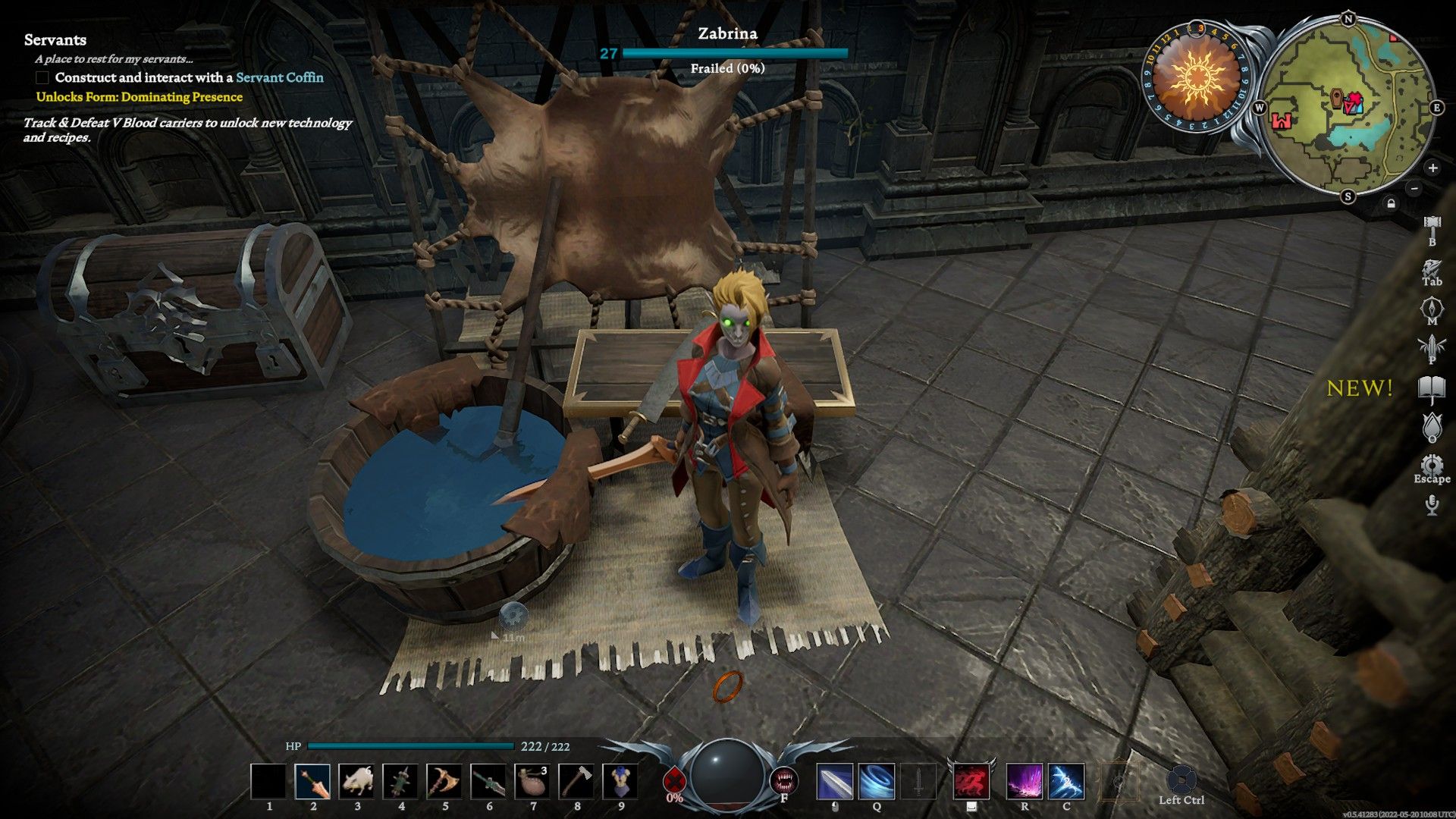The image size is (1456, 819).
Task: Toggle the minimap rotation lock
Action: 1391,203
